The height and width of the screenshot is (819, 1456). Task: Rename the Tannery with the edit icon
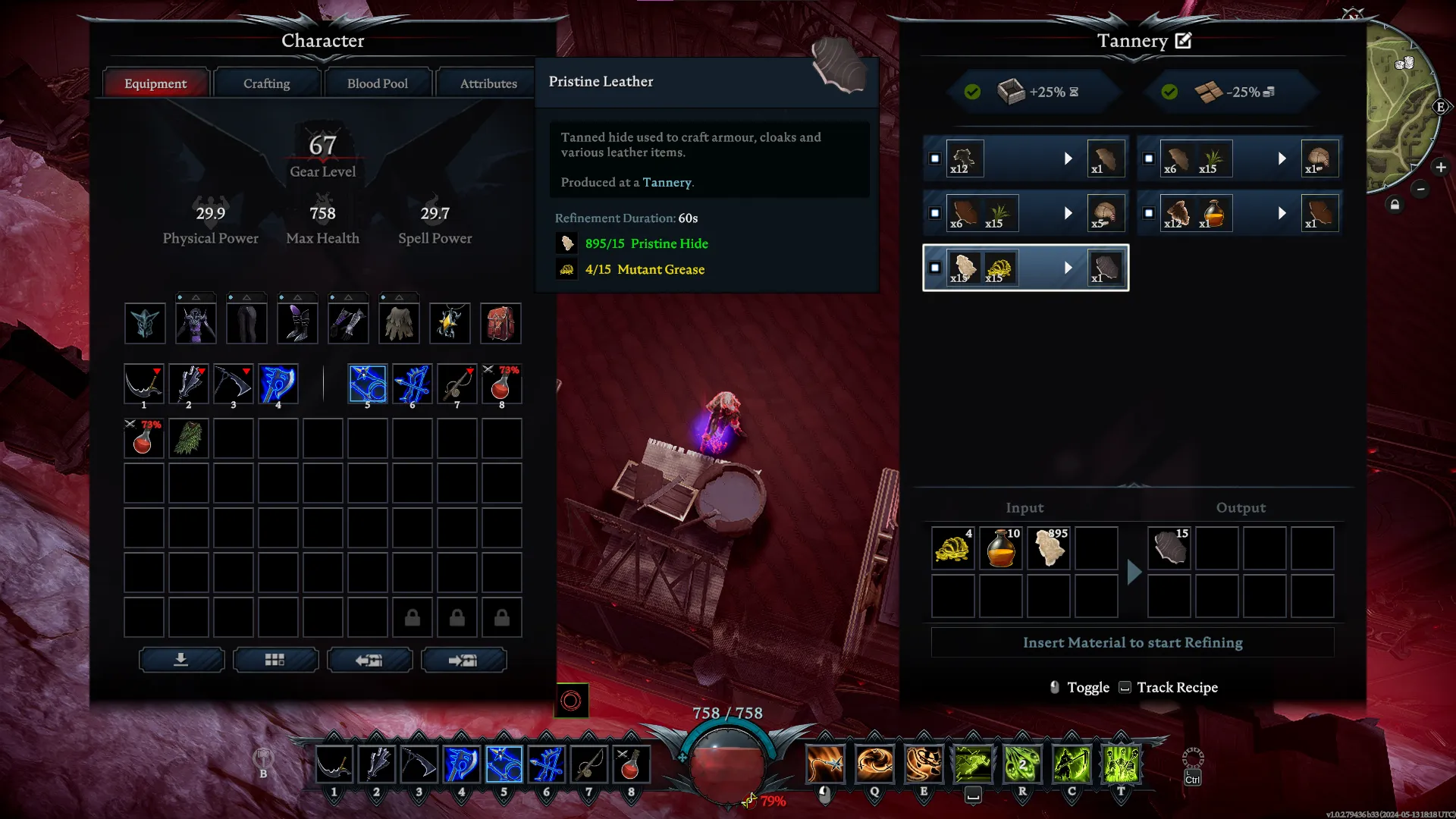pyautogui.click(x=1183, y=41)
